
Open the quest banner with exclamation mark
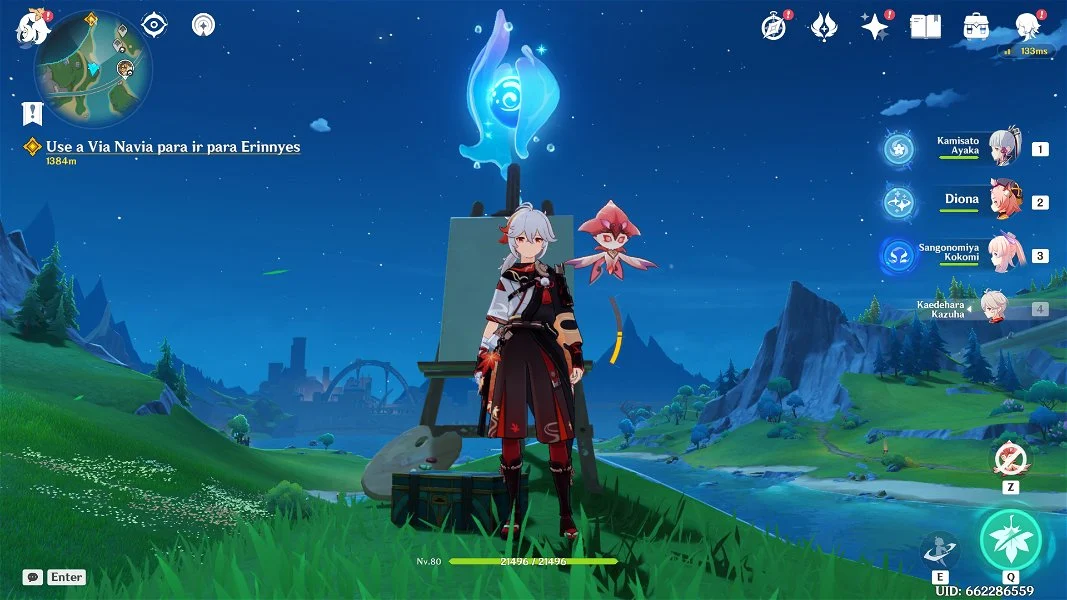click(x=32, y=112)
